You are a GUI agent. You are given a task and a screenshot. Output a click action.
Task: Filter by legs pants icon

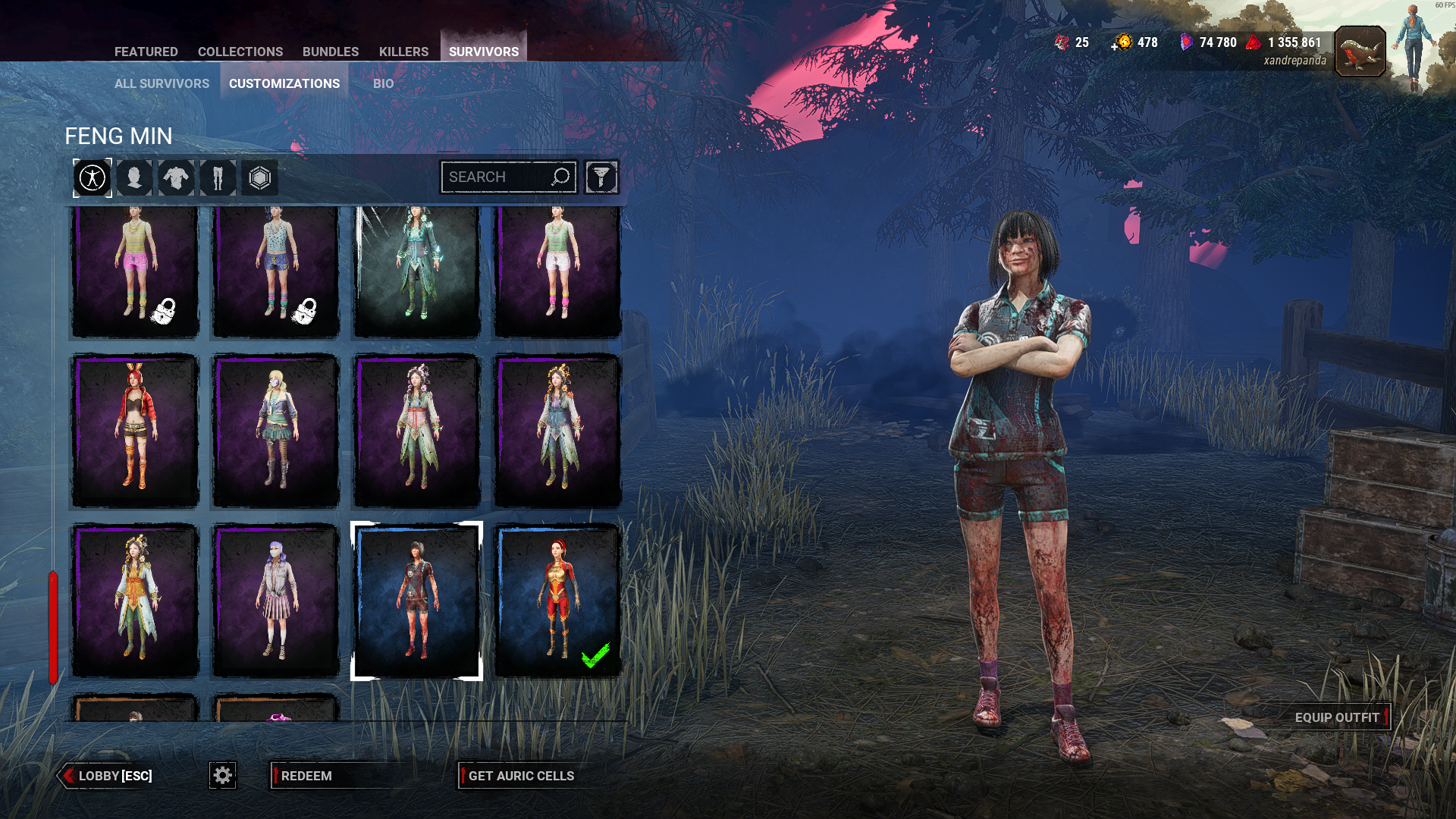coord(218,178)
